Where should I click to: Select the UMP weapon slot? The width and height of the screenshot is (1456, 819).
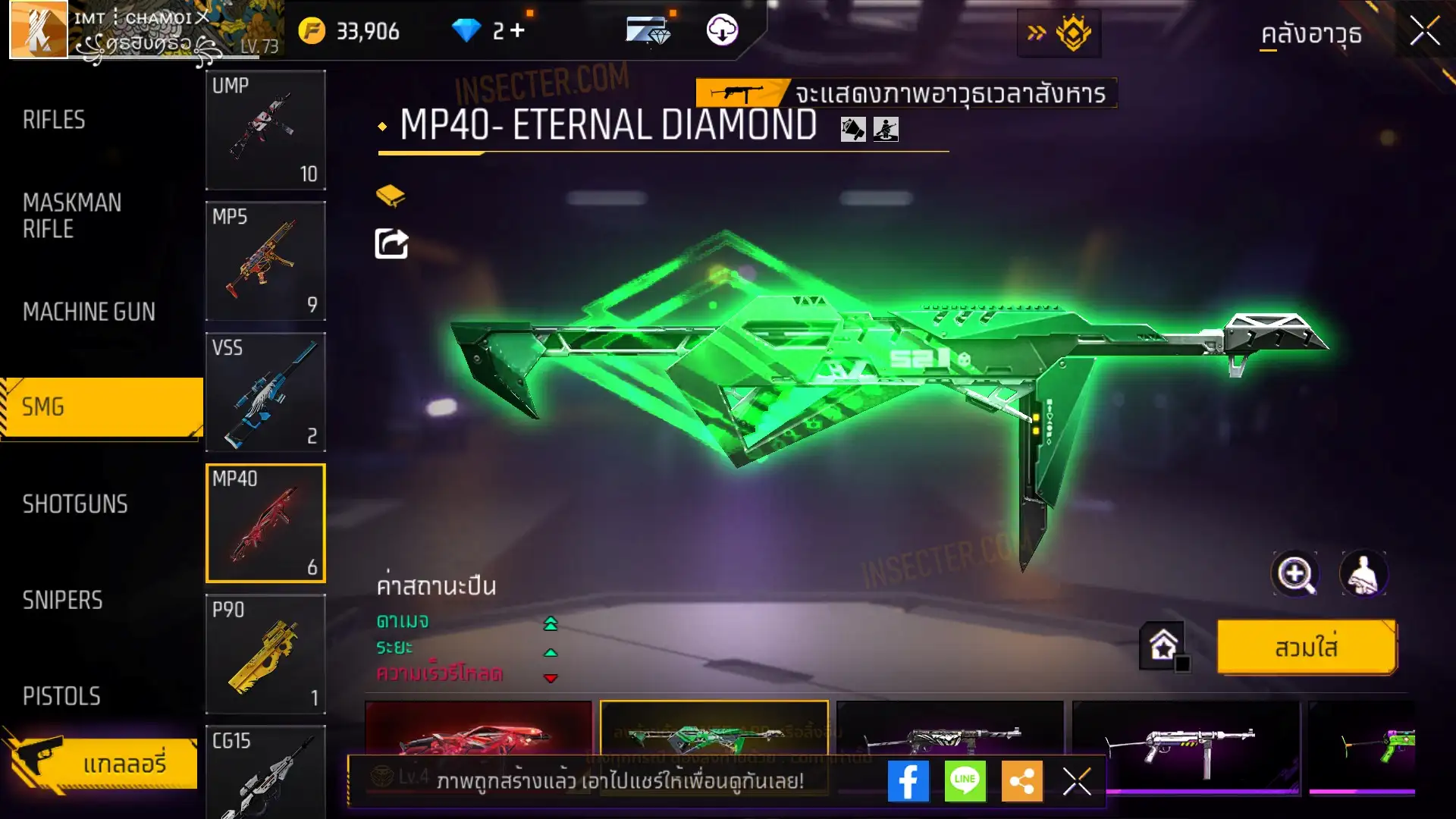point(265,130)
